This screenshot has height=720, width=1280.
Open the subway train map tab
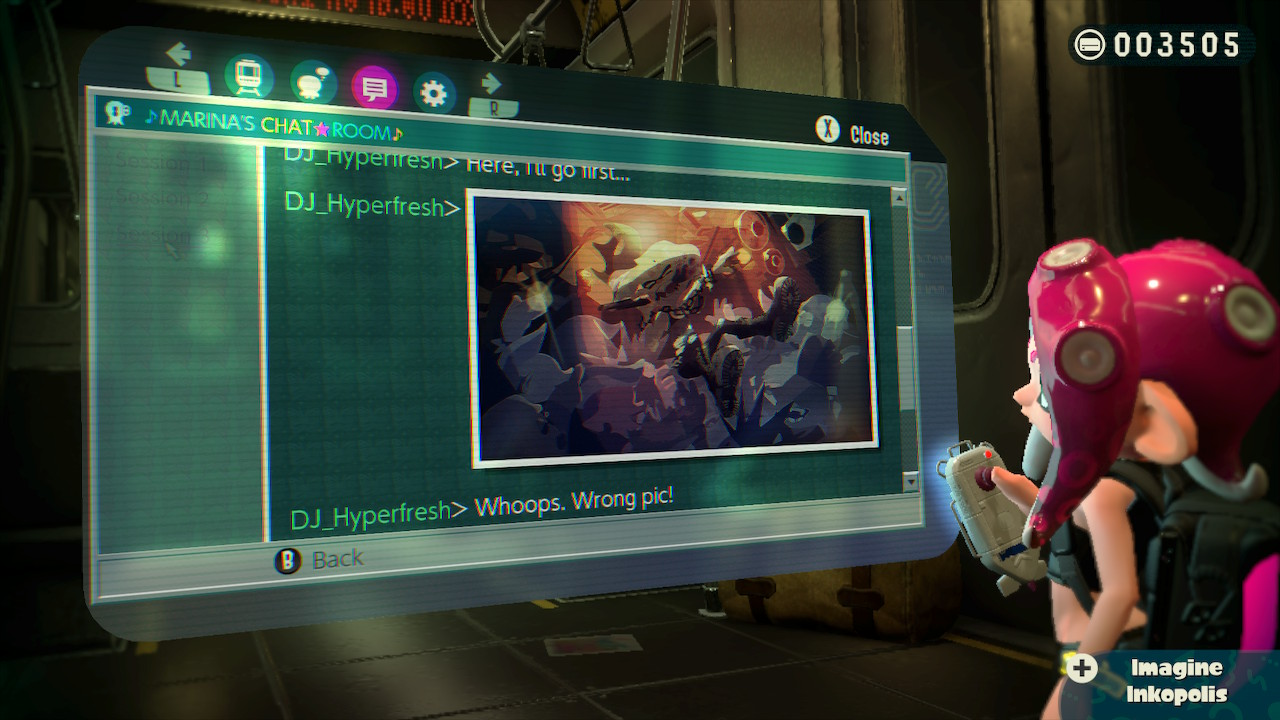coord(249,75)
